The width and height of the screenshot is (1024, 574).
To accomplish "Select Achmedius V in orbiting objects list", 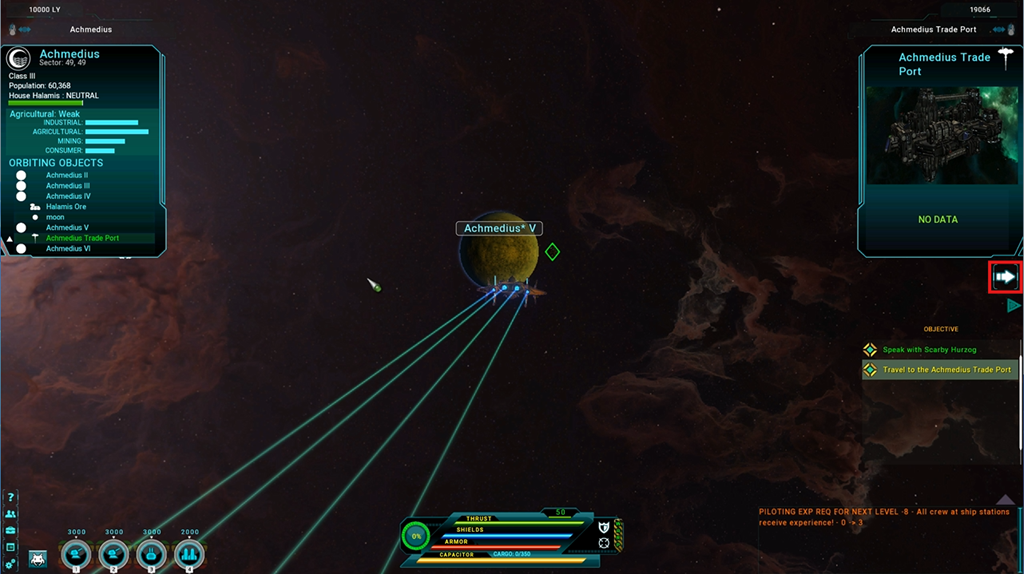I will 67,228.
